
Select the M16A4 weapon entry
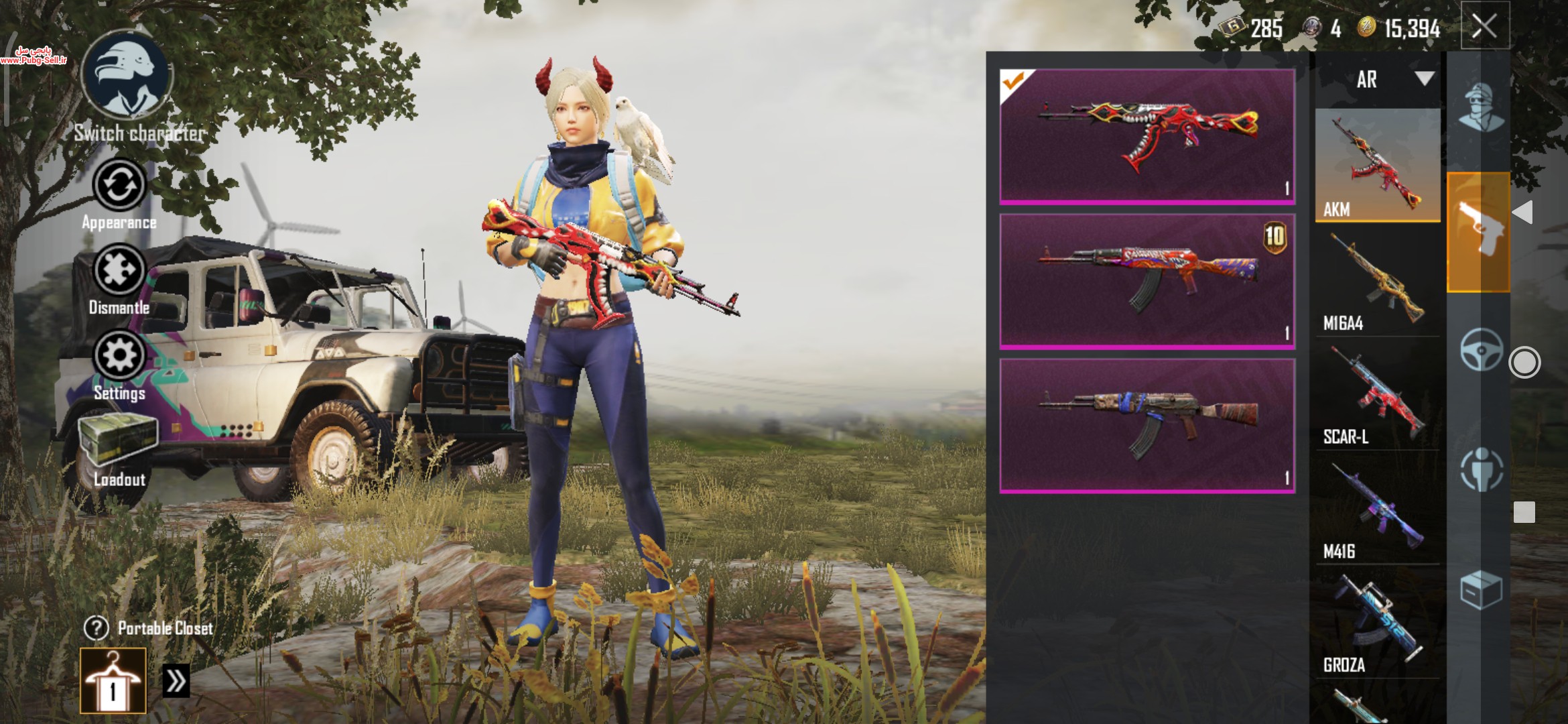pos(1377,282)
